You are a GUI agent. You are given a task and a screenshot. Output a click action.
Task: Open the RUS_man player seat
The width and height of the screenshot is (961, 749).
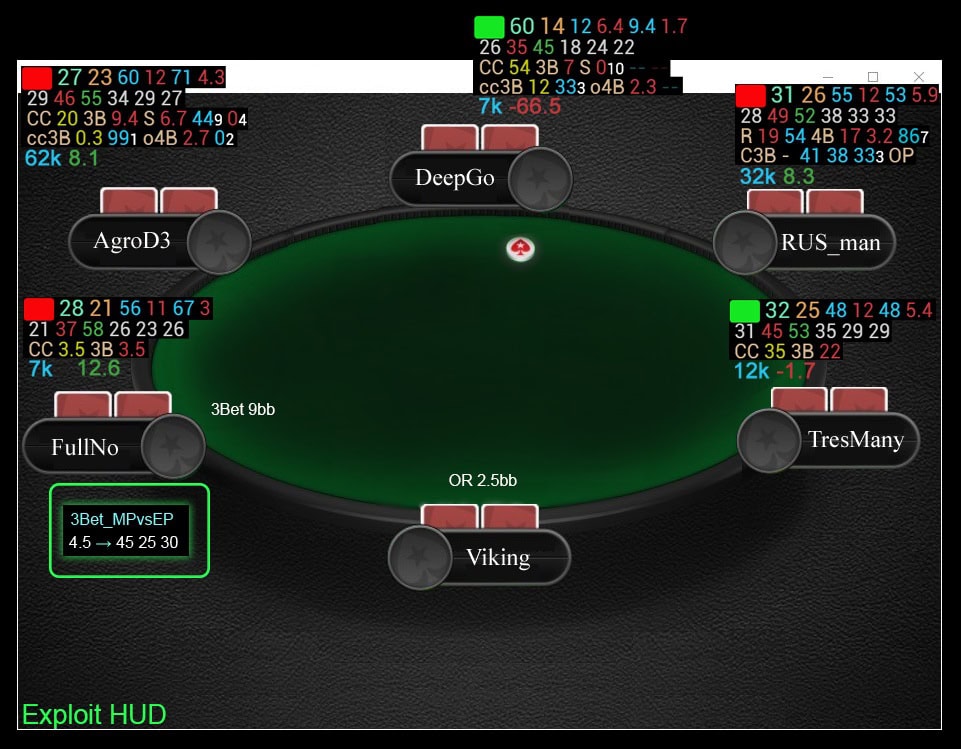click(830, 243)
